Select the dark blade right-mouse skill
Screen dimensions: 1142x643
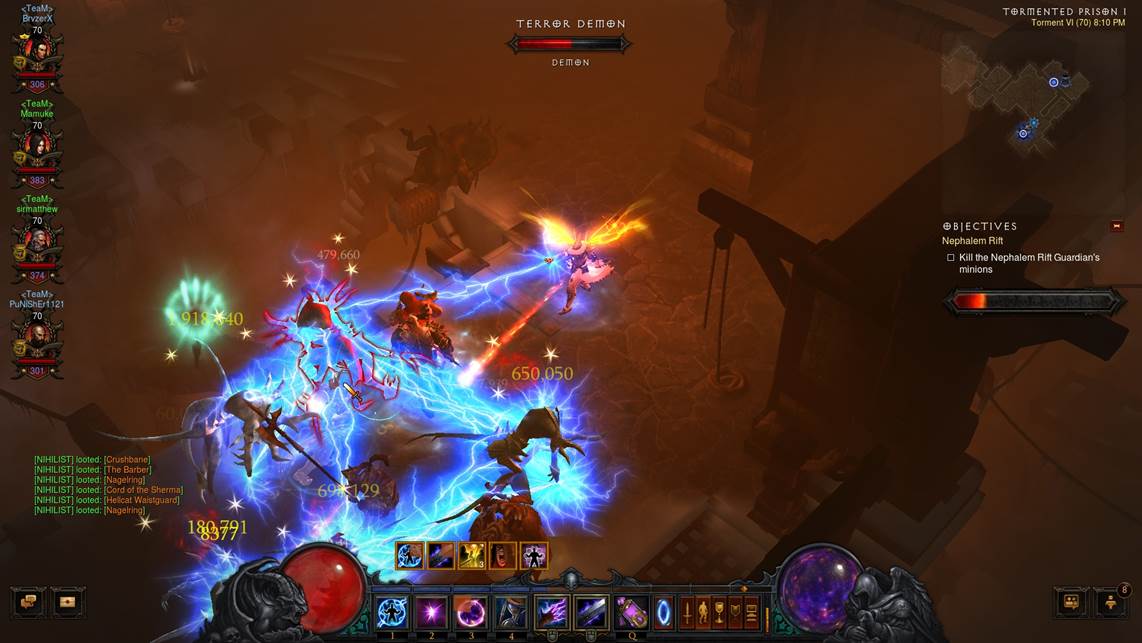(591, 612)
